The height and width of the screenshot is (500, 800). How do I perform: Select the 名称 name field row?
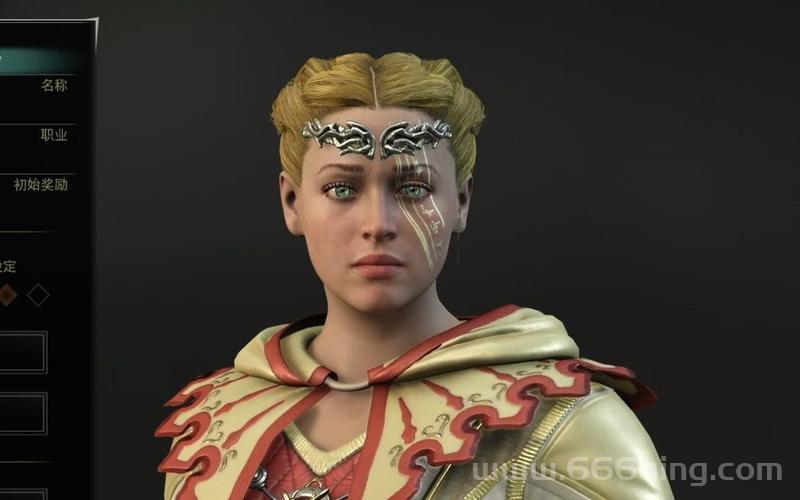point(52,86)
